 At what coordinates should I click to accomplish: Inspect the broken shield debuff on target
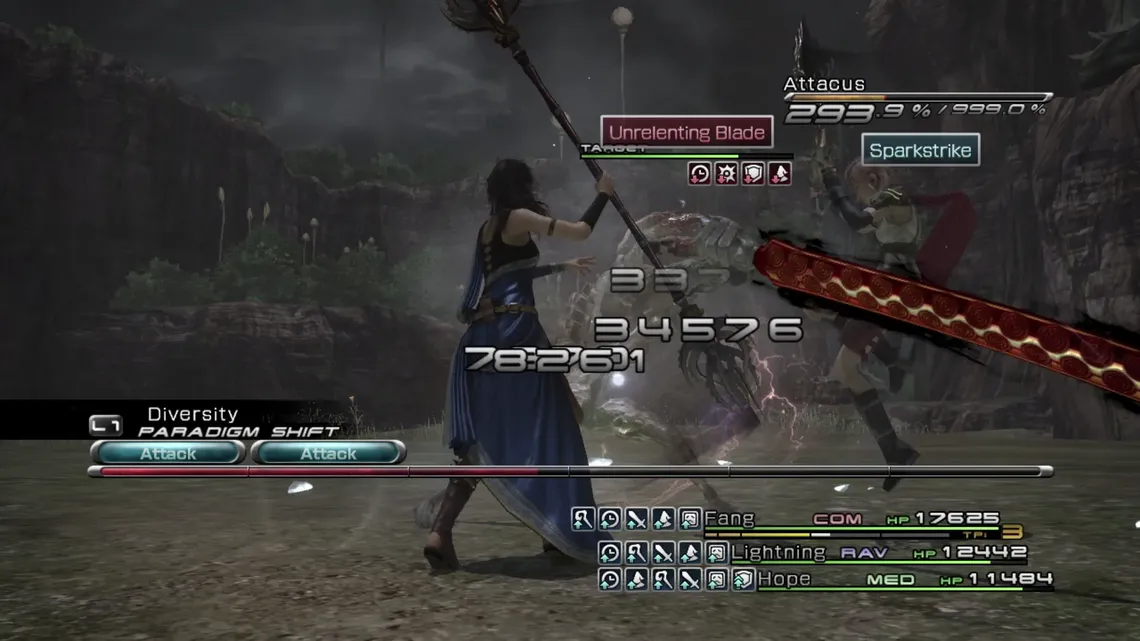(753, 174)
